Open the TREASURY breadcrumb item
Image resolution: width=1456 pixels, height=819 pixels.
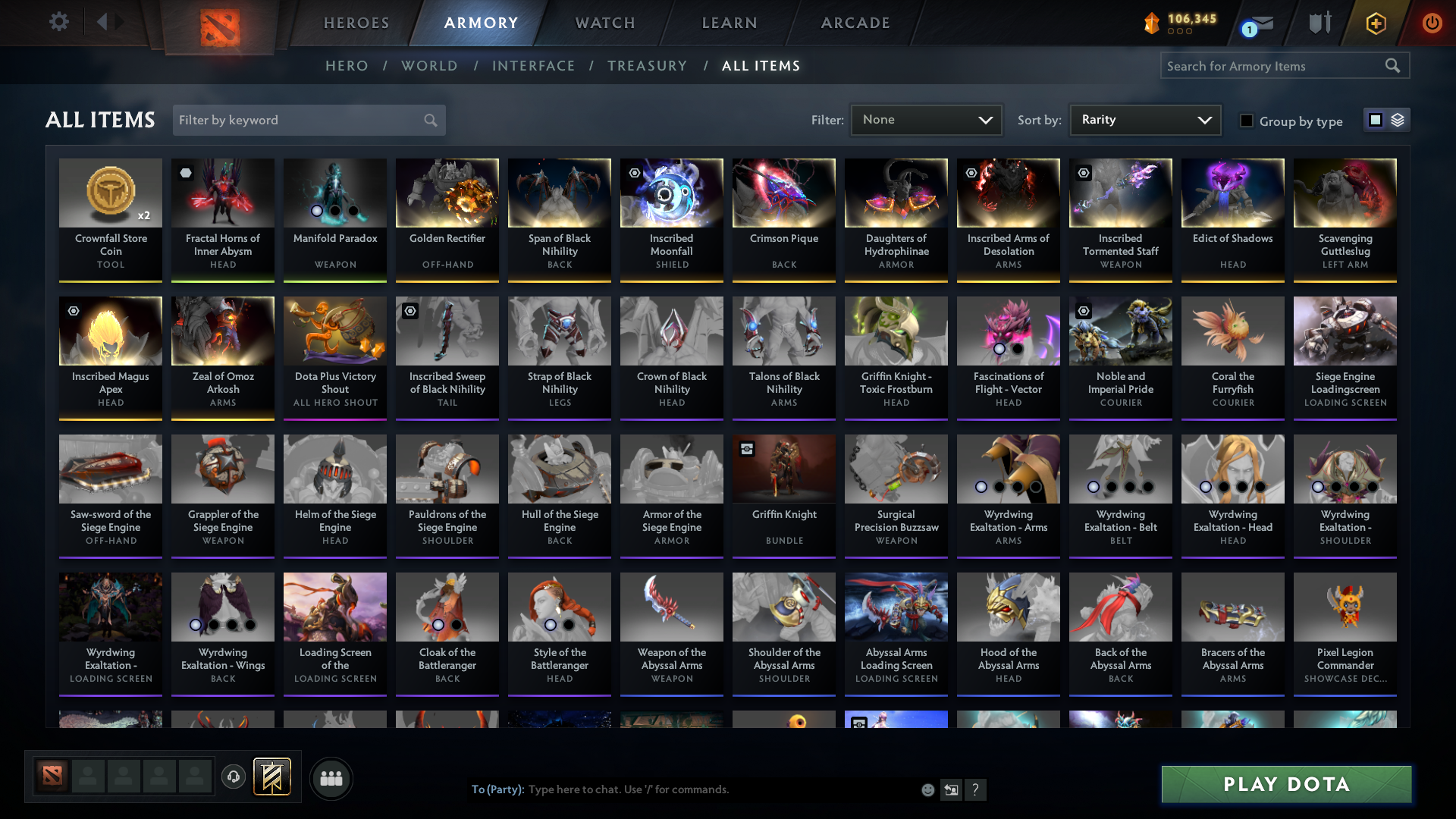(647, 66)
